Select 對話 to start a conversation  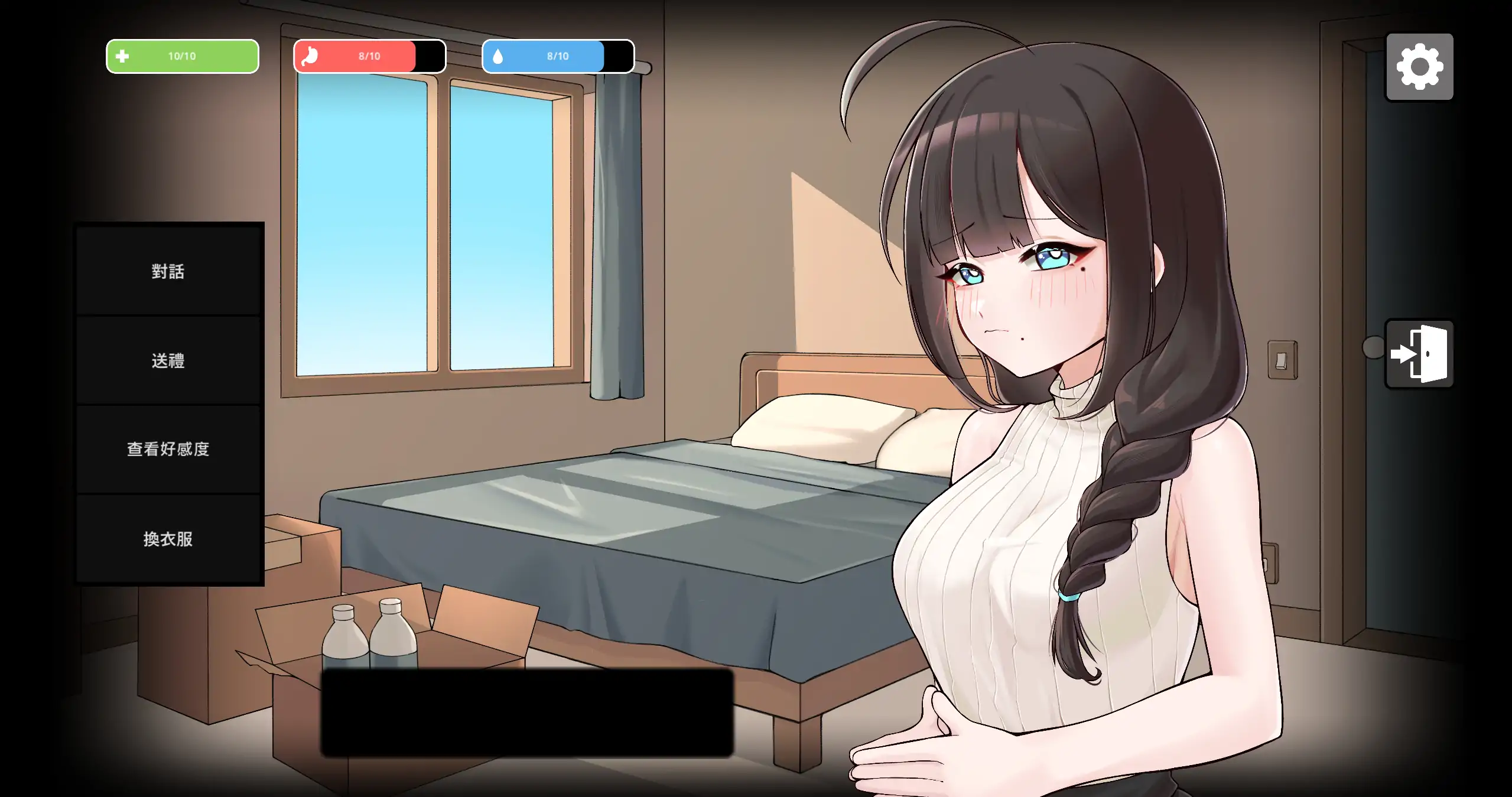[168, 272]
